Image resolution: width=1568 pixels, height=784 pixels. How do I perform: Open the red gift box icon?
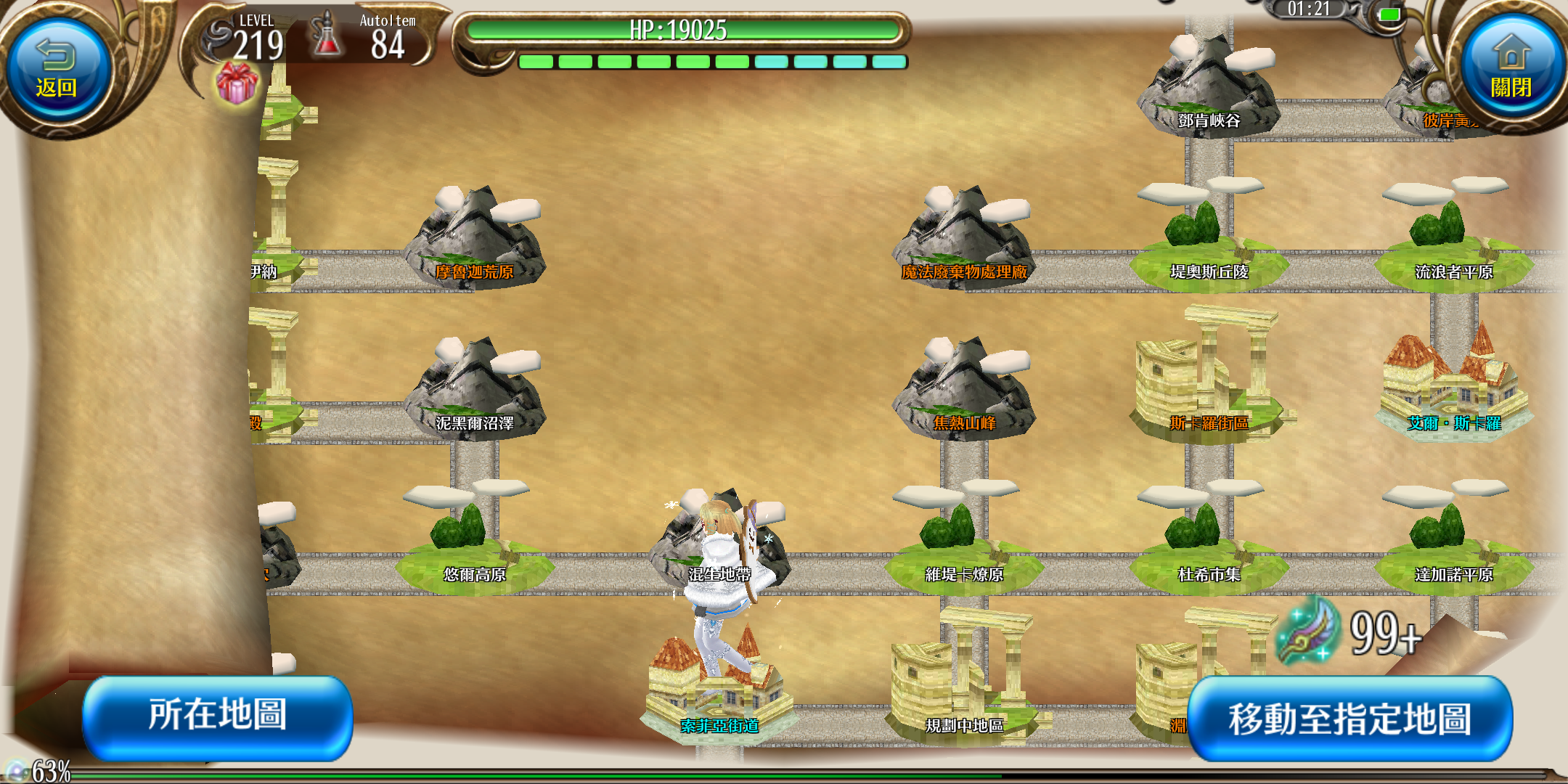(x=237, y=83)
